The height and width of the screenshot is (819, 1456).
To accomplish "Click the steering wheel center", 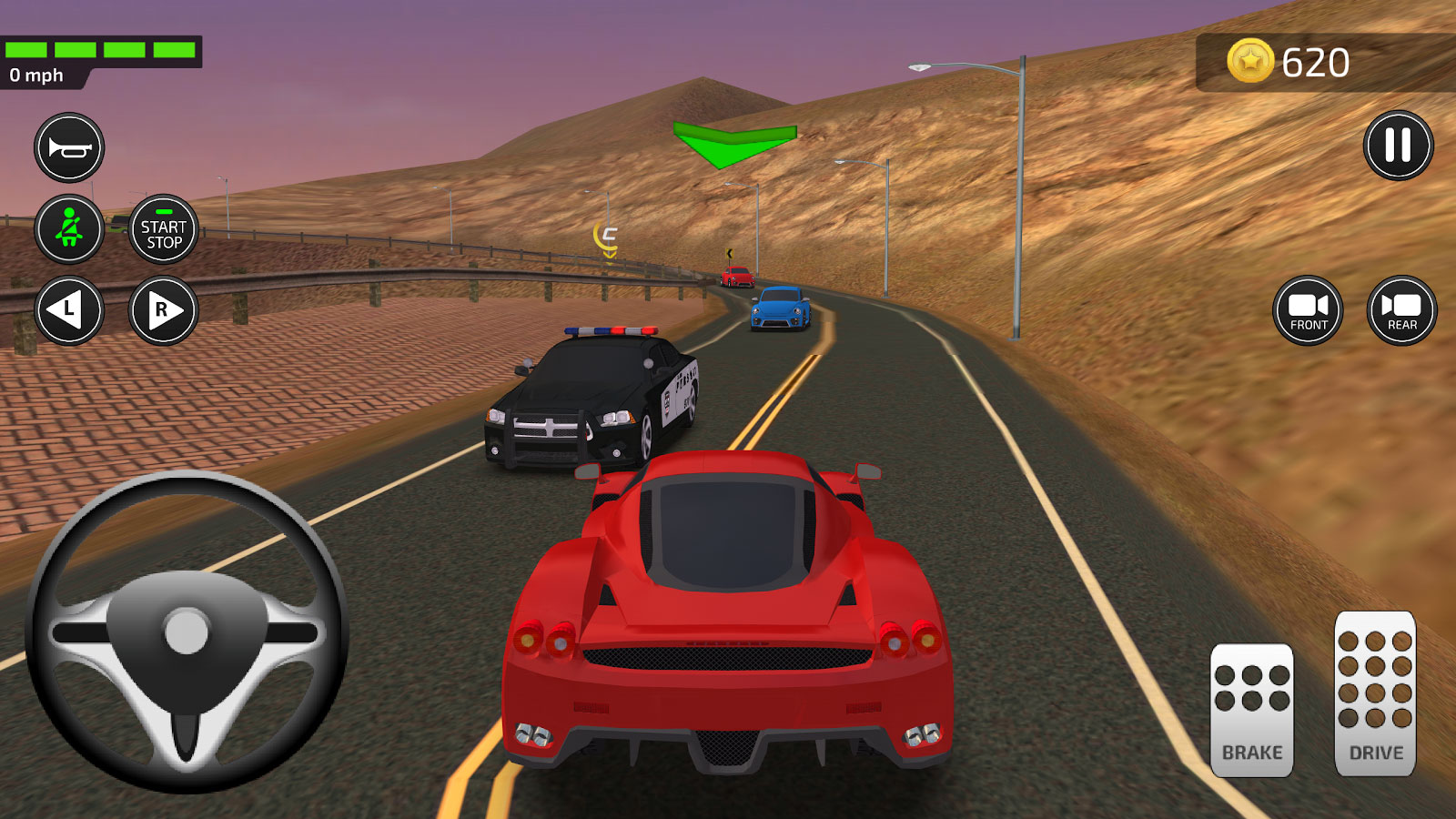I will (187, 632).
